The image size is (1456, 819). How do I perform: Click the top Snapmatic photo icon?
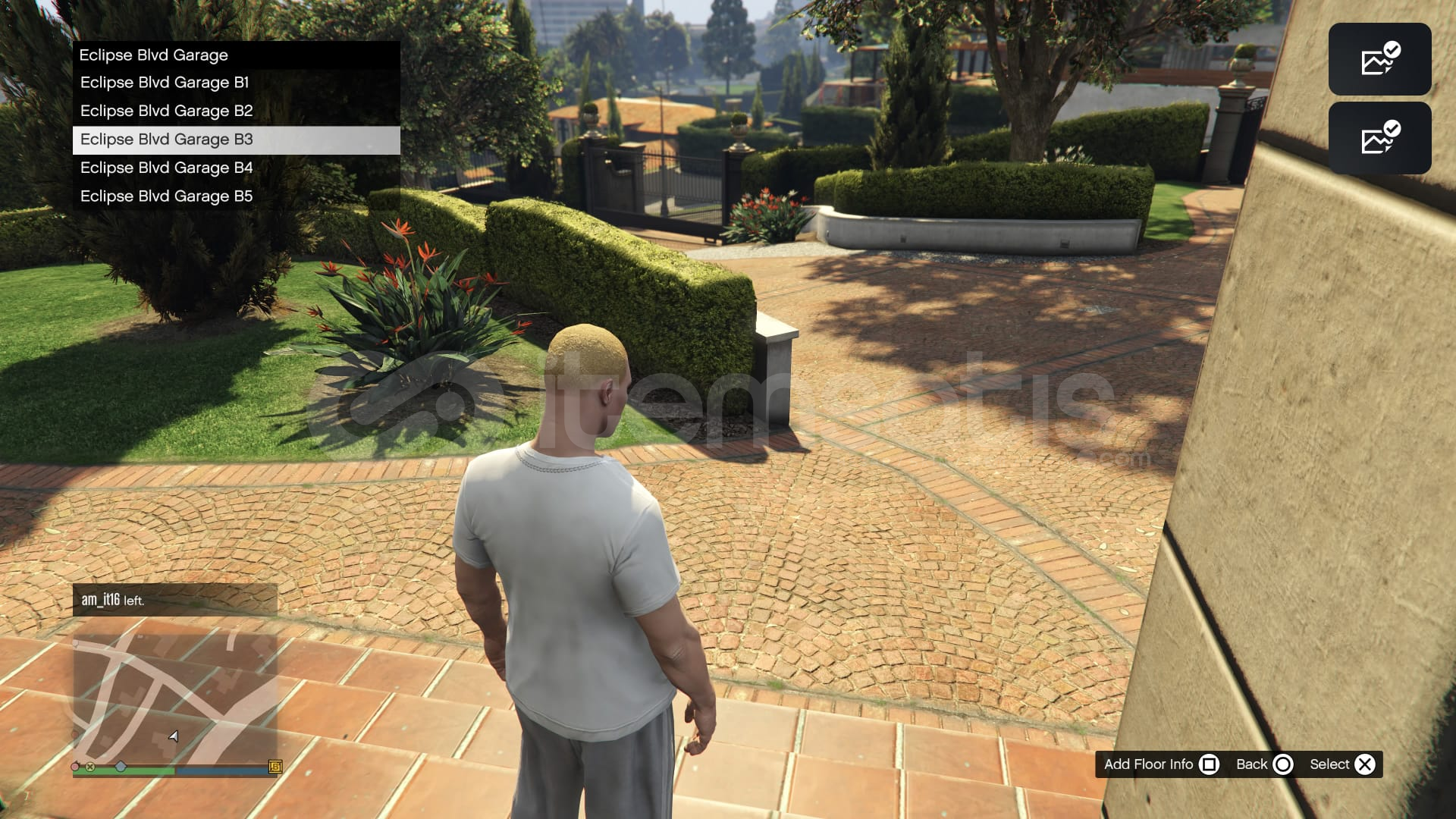click(x=1379, y=60)
